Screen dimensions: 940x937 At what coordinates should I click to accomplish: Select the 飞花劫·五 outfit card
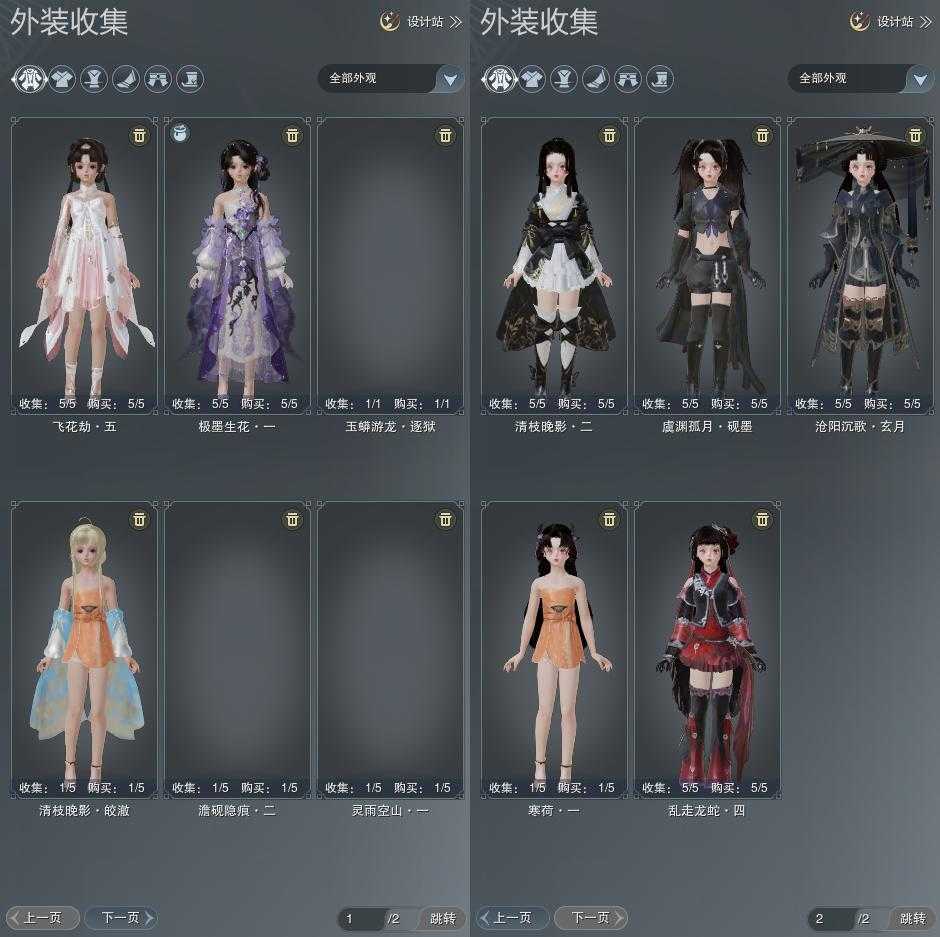coord(85,265)
